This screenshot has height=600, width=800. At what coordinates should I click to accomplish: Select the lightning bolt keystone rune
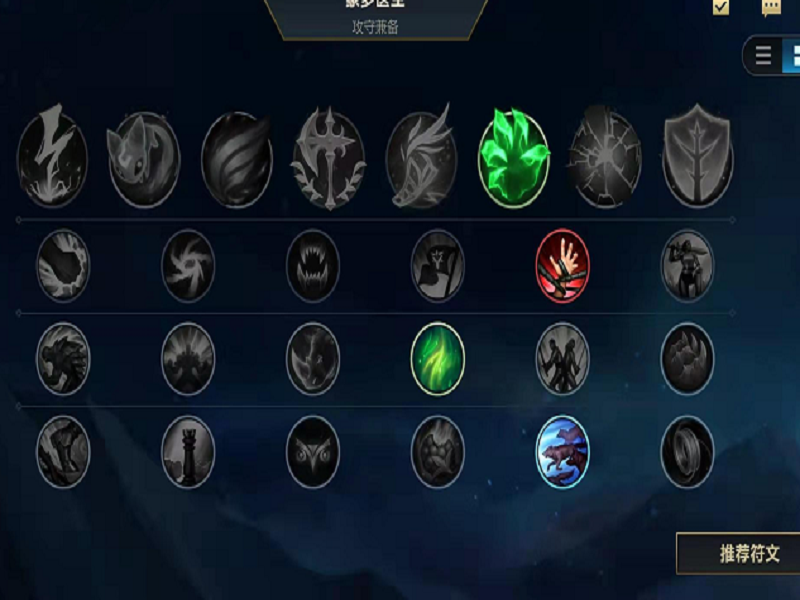coord(52,160)
